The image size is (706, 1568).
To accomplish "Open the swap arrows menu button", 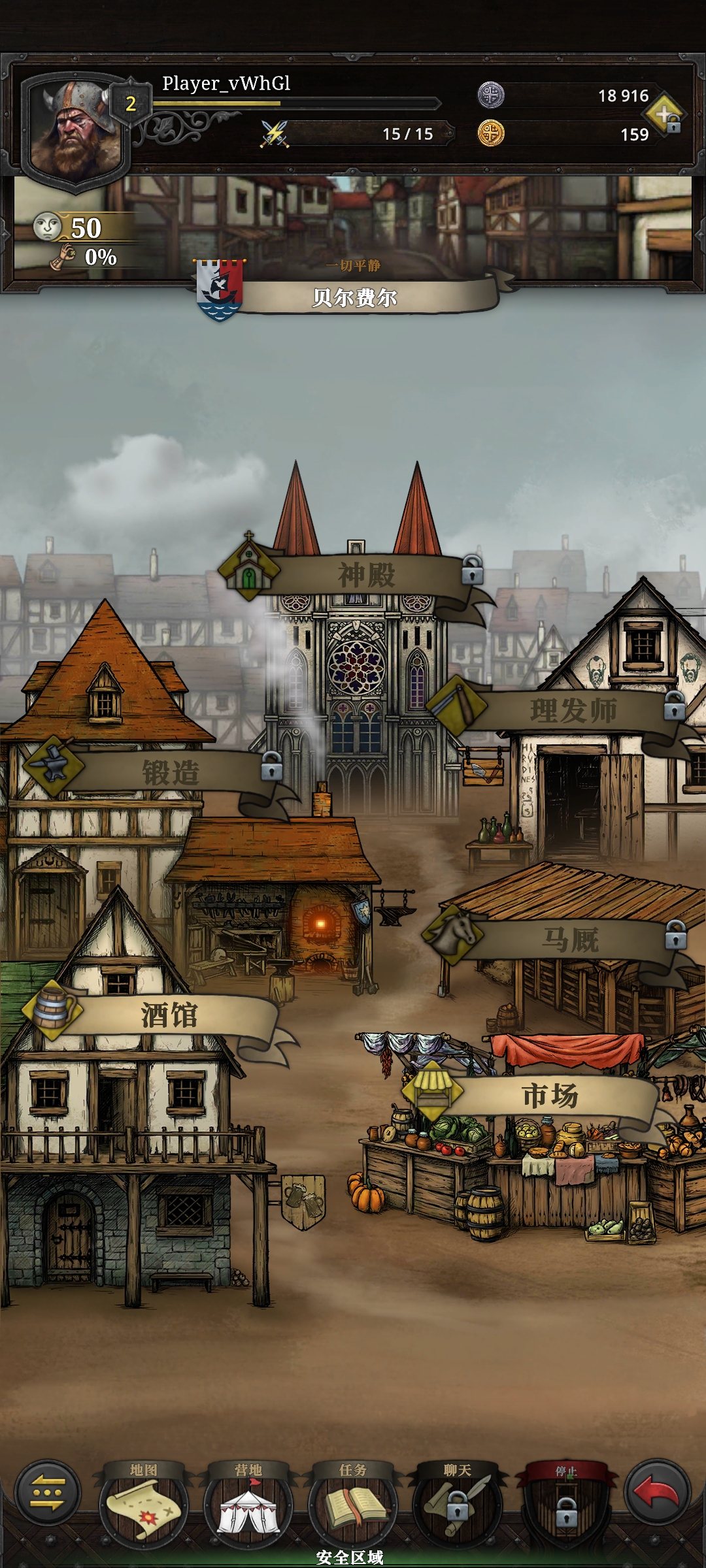I will click(48, 1494).
